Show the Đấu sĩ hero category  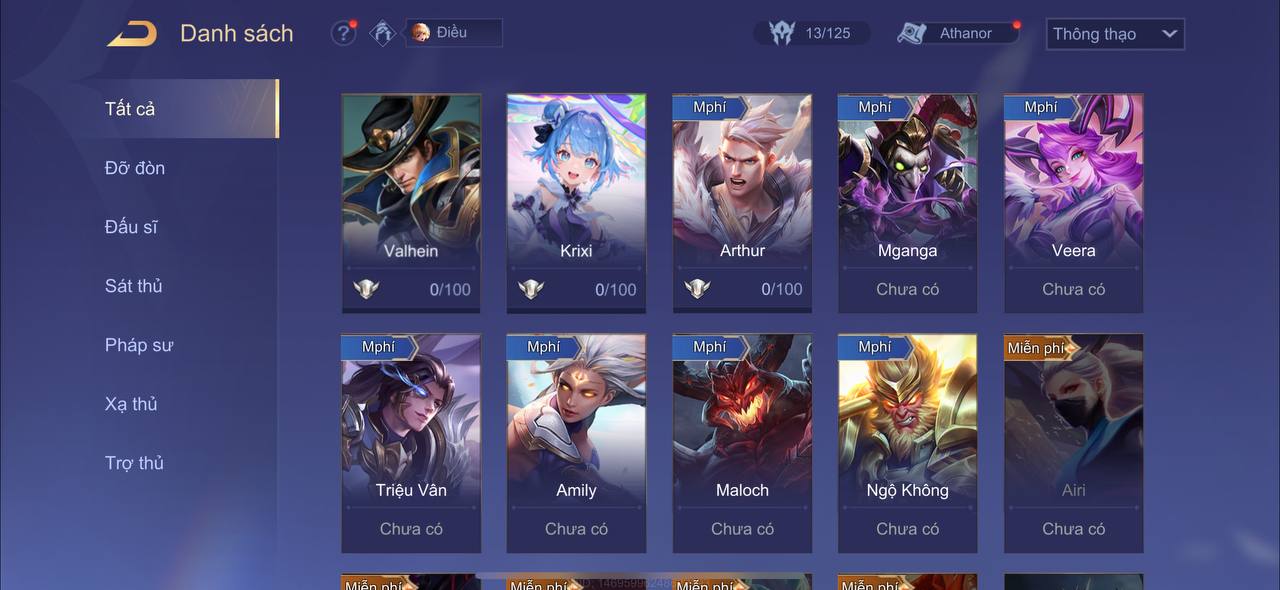point(131,227)
